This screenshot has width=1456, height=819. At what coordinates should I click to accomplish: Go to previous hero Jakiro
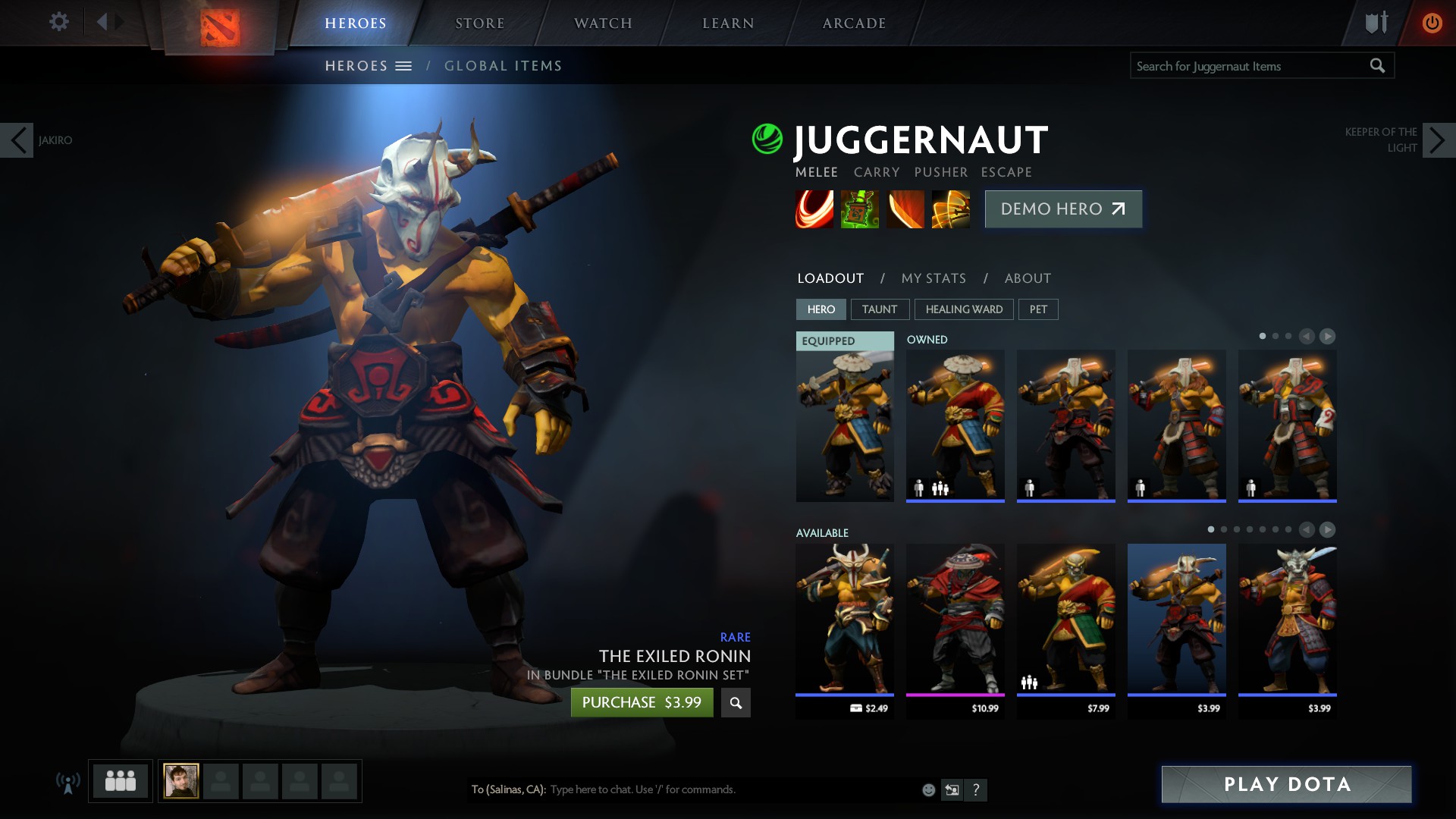(x=17, y=140)
